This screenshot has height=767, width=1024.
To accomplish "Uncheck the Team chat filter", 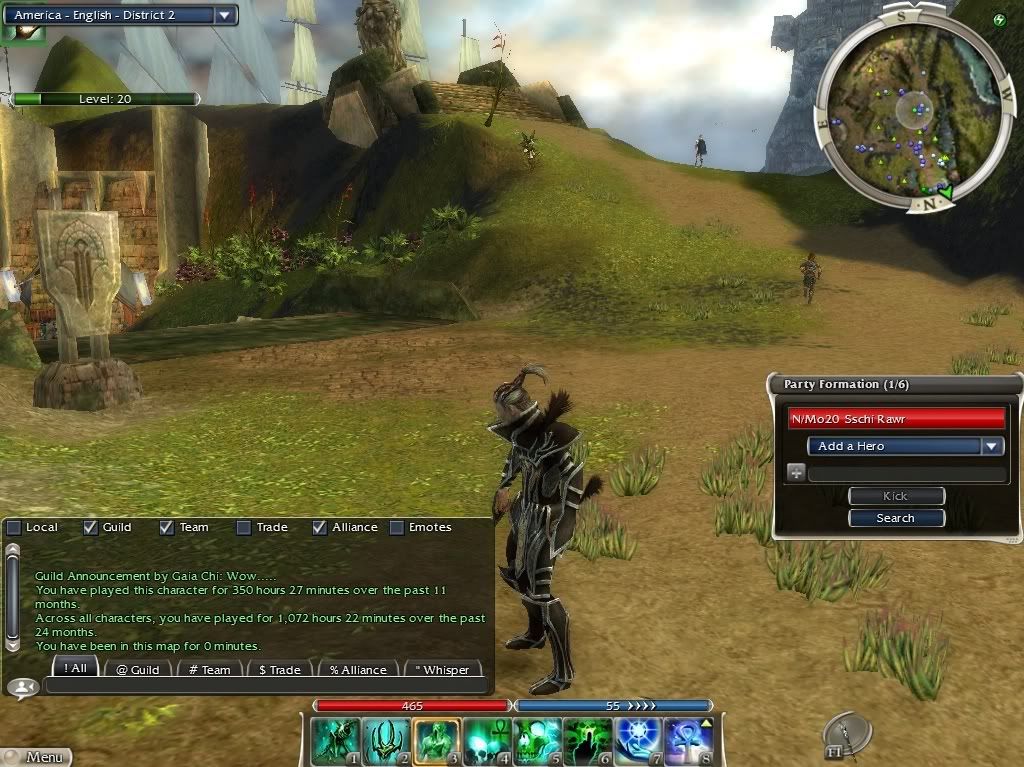I will [x=167, y=527].
